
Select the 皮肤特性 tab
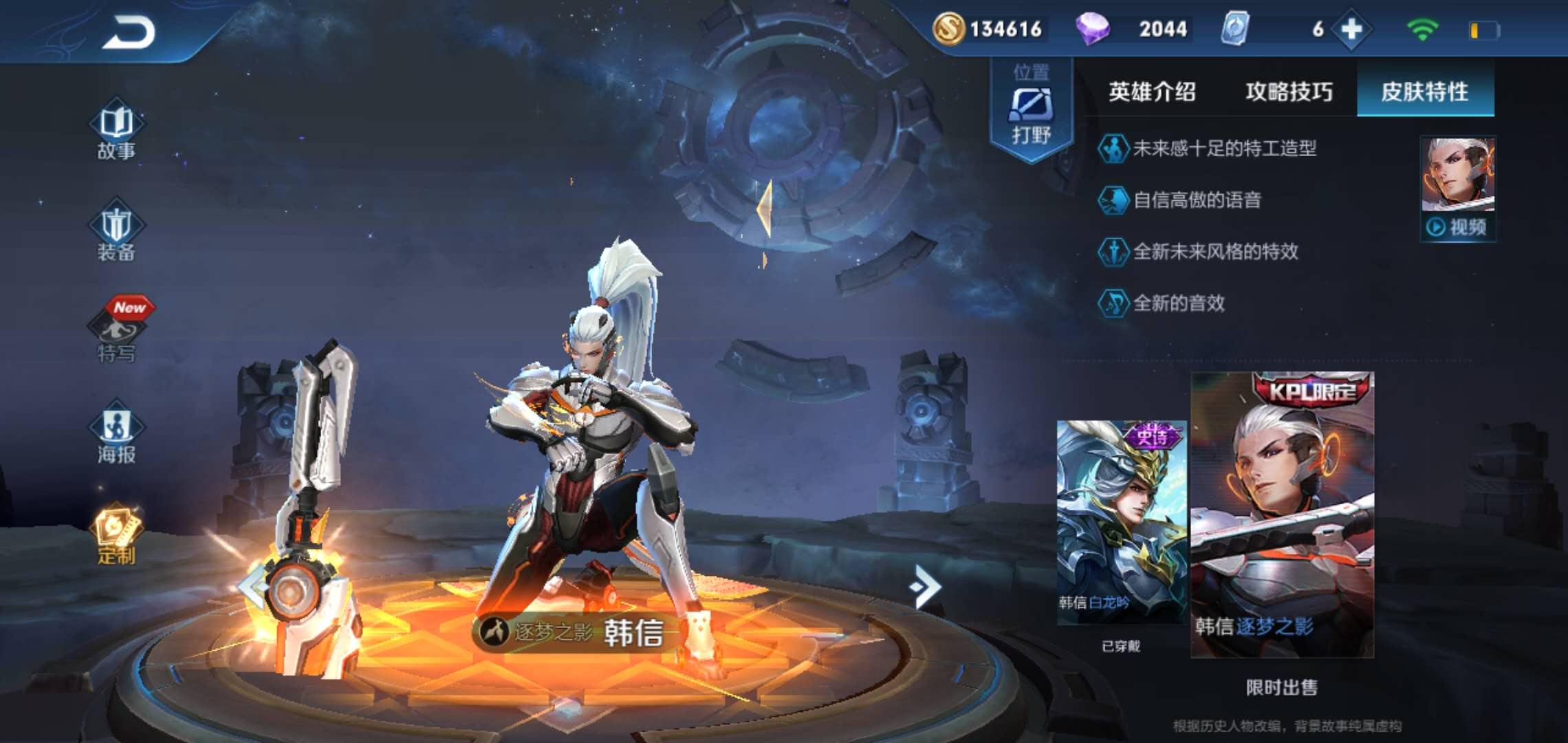coord(1424,91)
